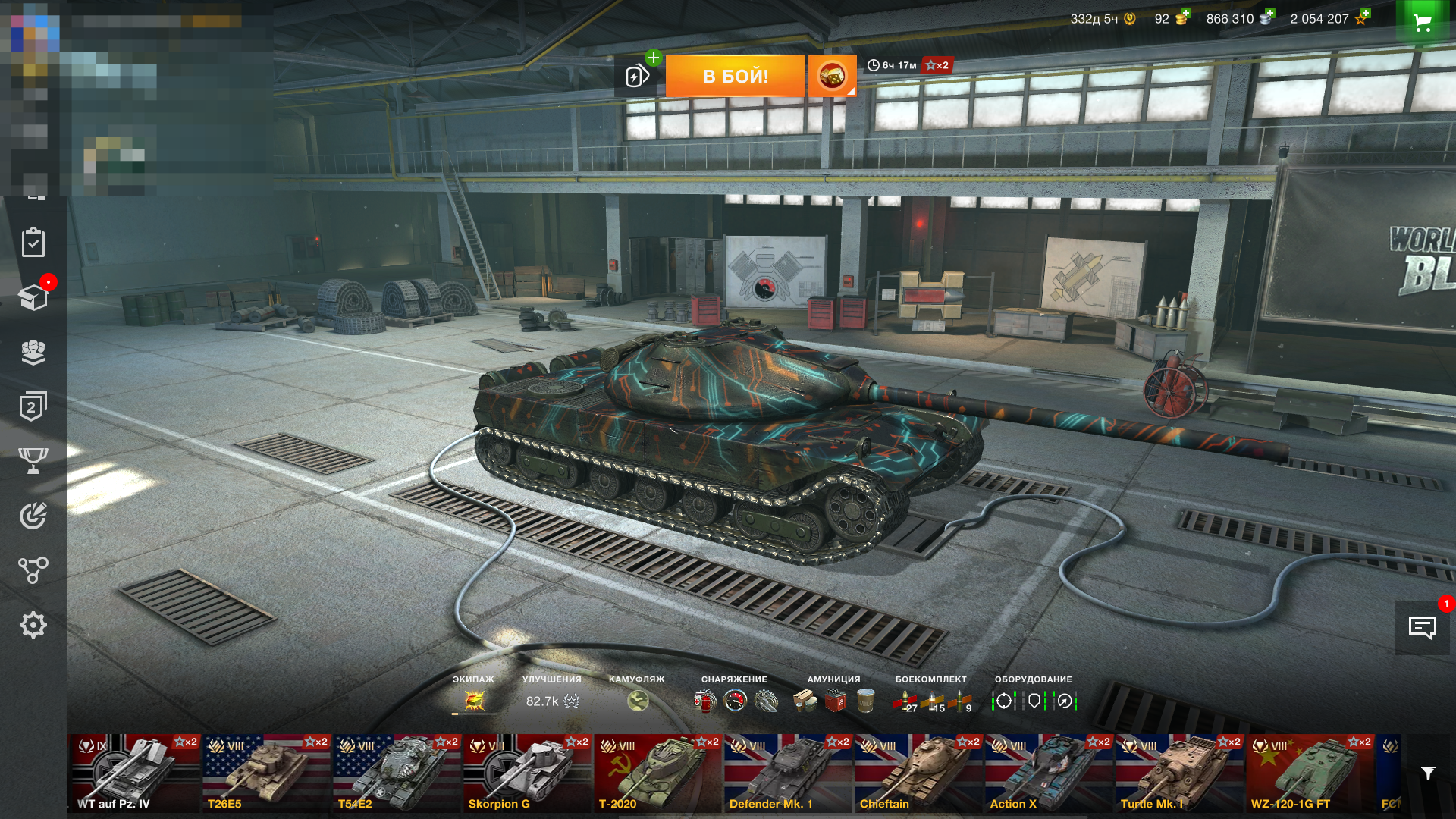Pick the WZ-120-1G FT tank
1456x819 pixels.
click(1309, 773)
